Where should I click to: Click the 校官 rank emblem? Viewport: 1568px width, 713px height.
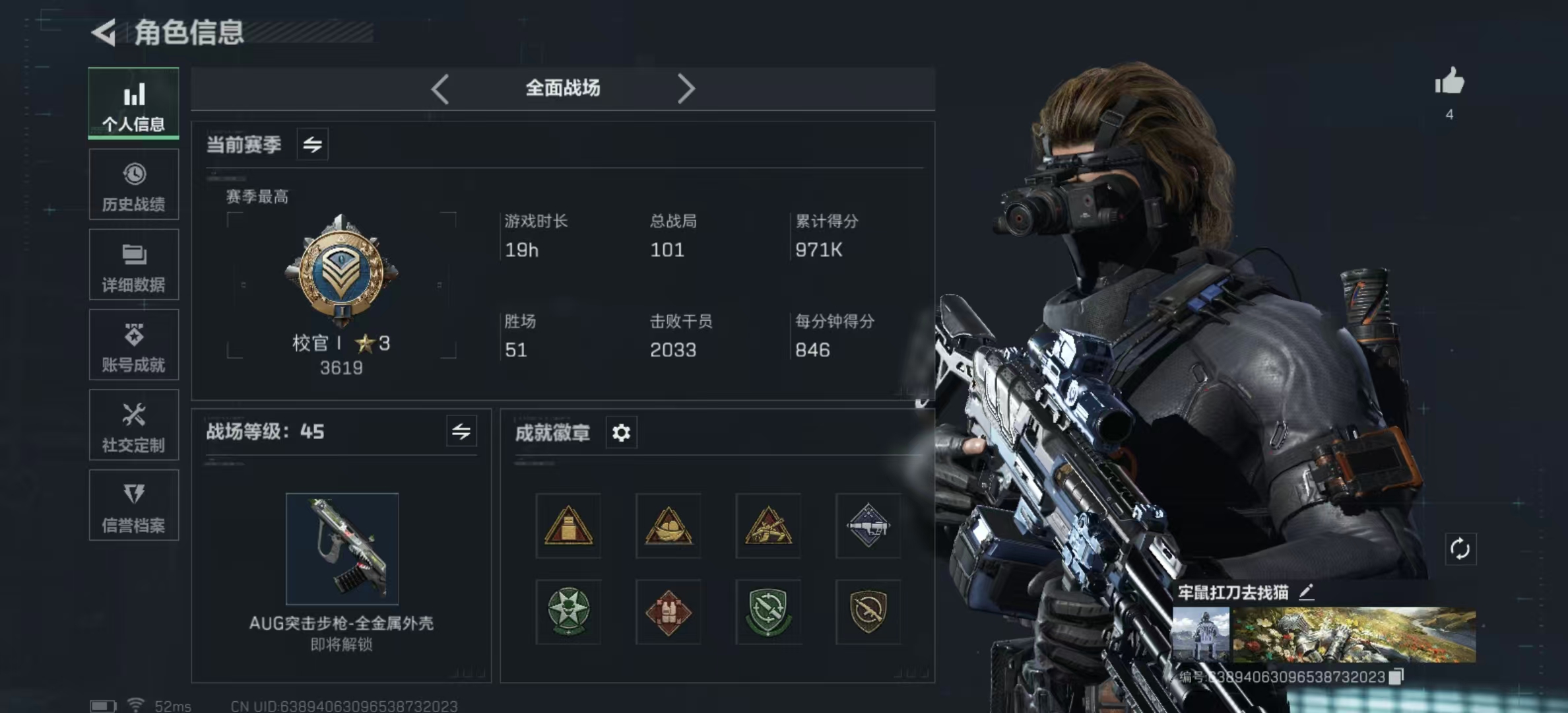[341, 272]
